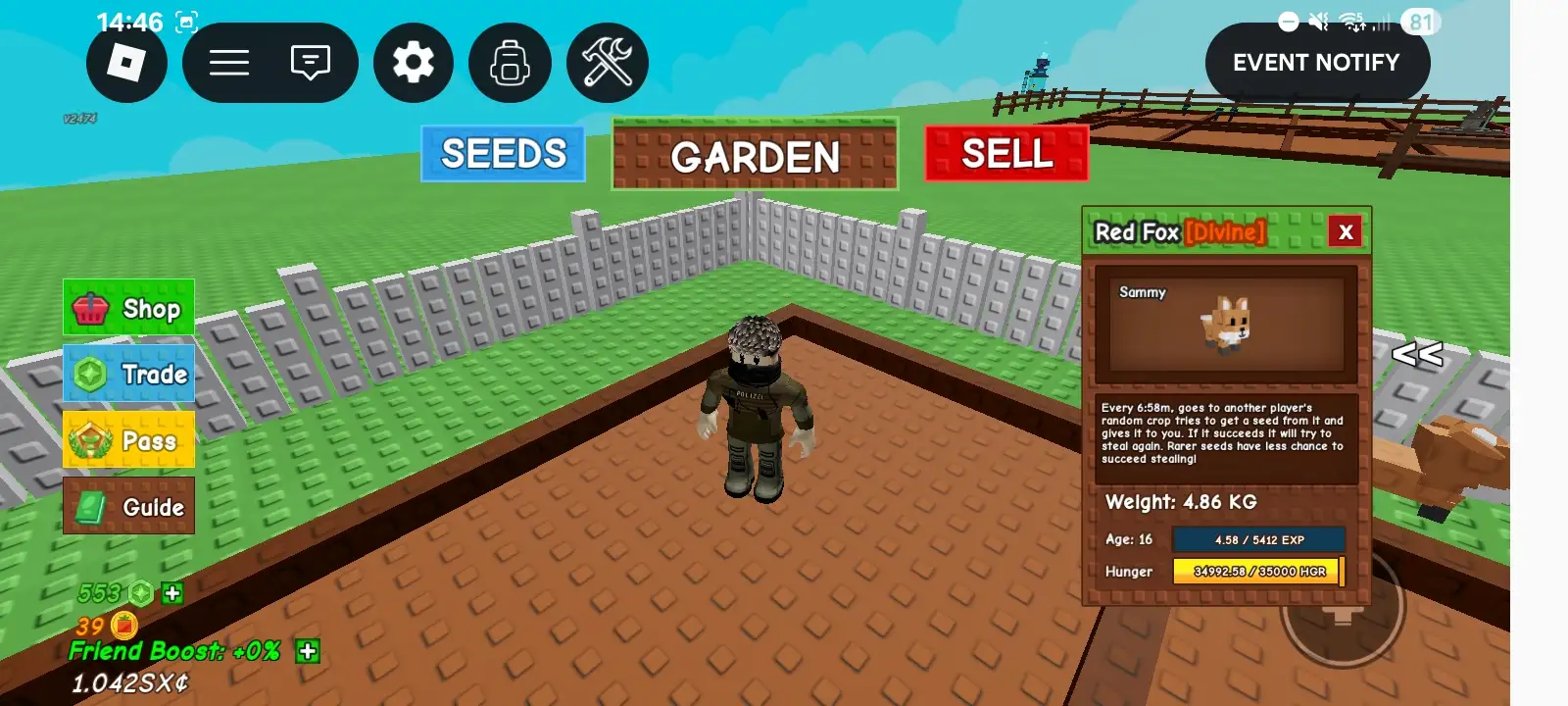Go to the Garden
The width and height of the screenshot is (1568, 706).
pyautogui.click(x=755, y=156)
